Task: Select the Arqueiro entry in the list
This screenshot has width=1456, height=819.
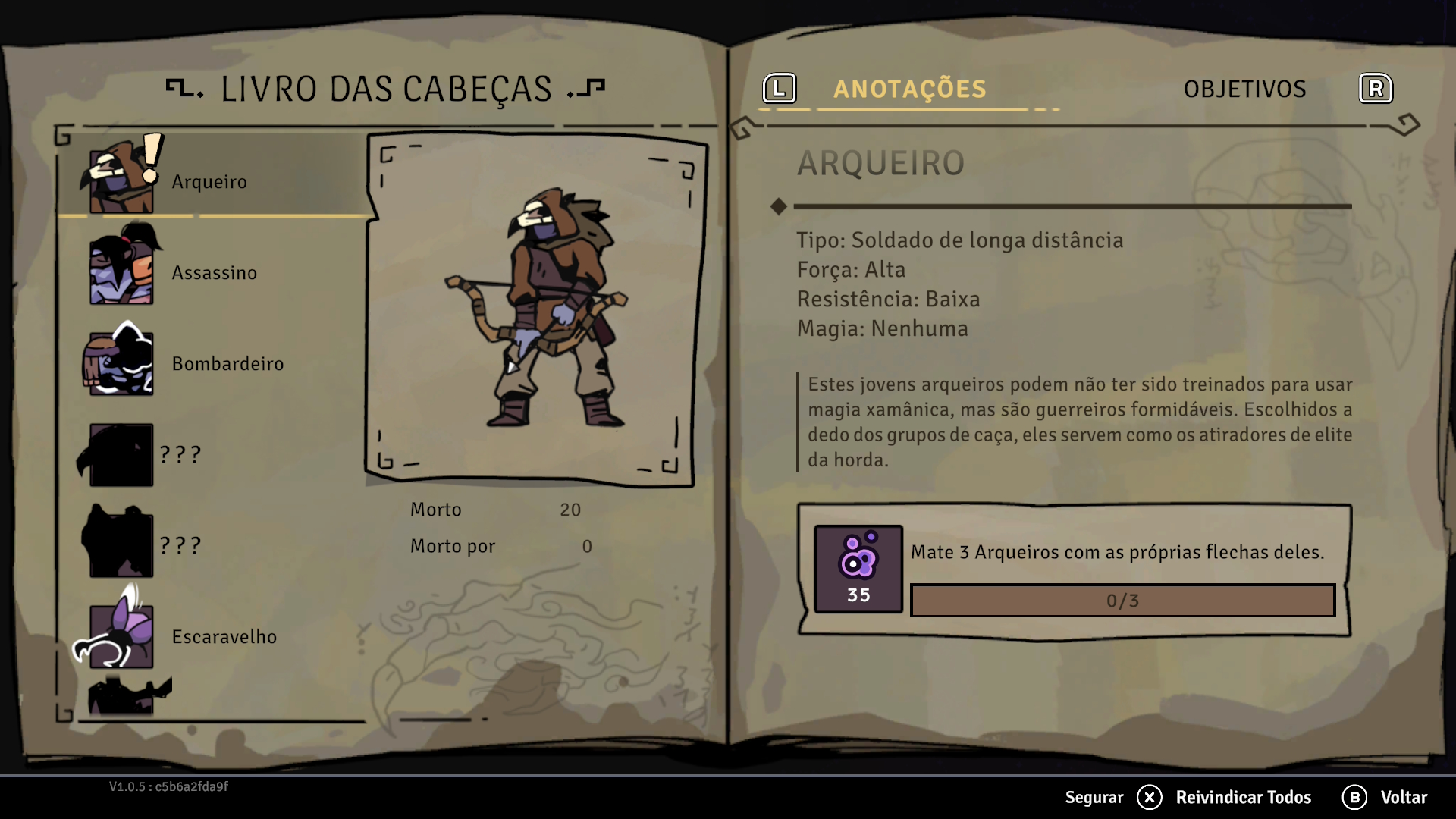Action: 209,182
